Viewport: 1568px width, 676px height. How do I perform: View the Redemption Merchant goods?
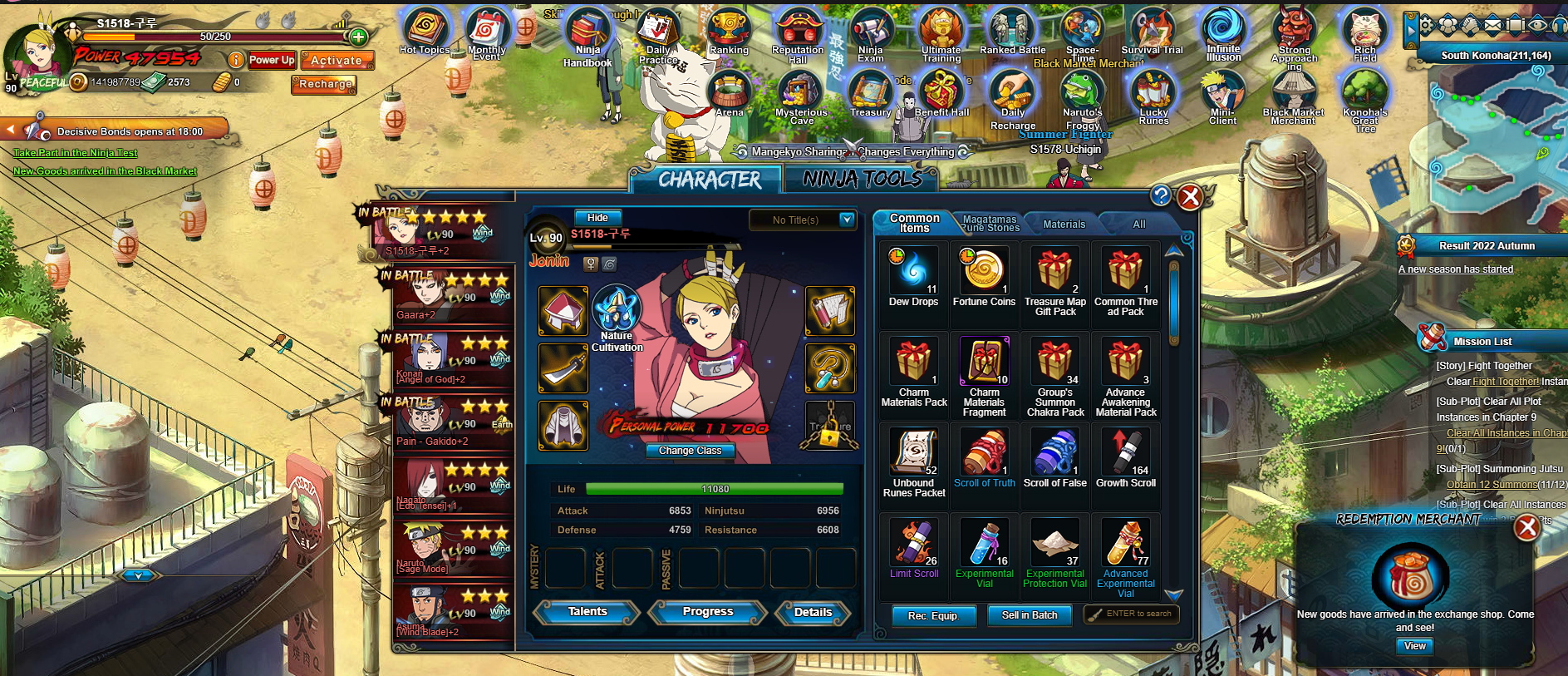point(1414,646)
